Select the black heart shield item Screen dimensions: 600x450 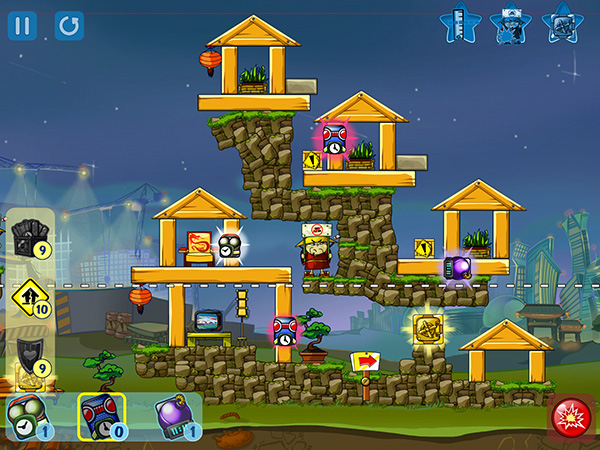pyautogui.click(x=27, y=355)
